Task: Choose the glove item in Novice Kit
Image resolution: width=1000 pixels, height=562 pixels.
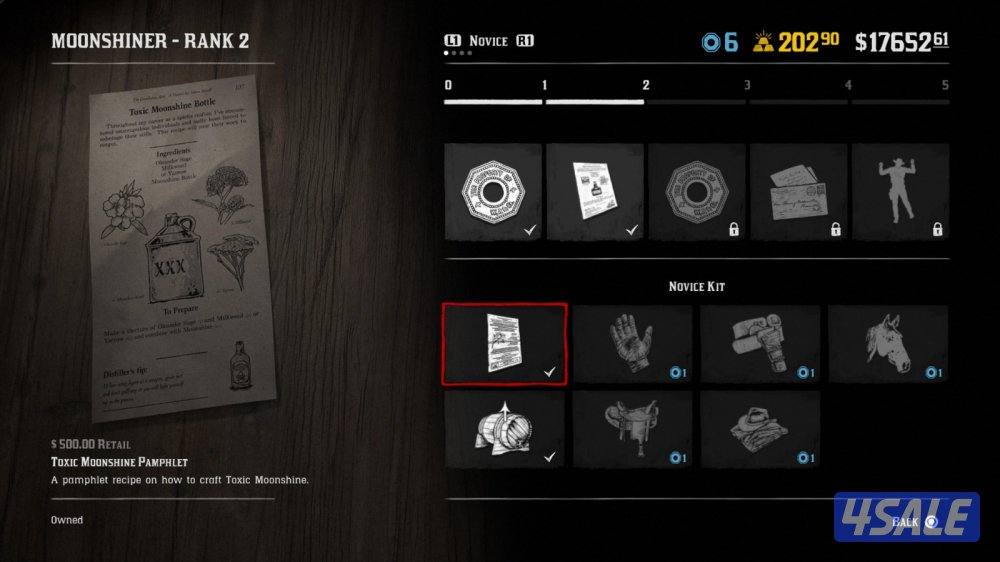Action: coord(632,344)
